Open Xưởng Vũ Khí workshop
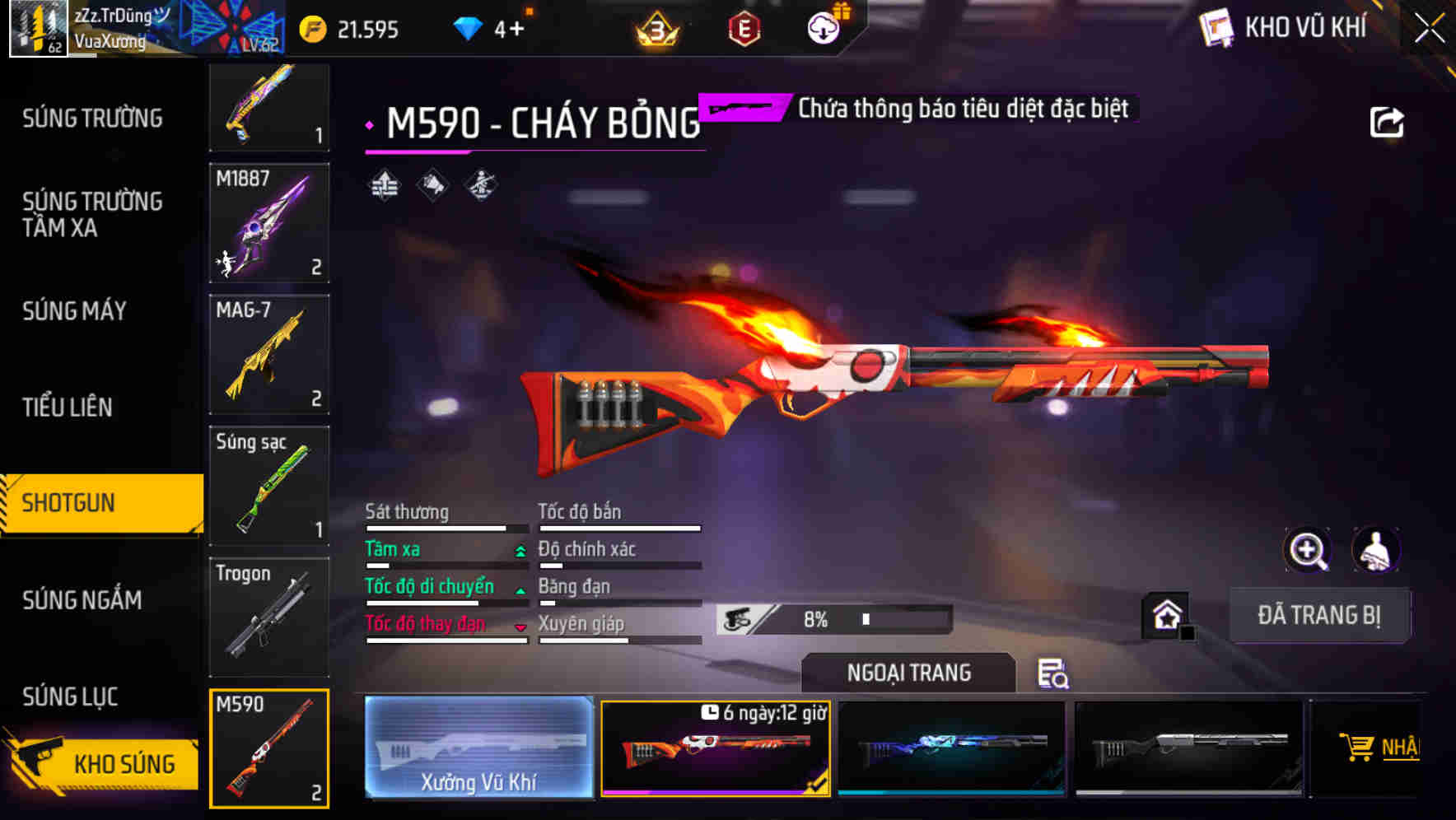The image size is (1456, 820). pyautogui.click(x=478, y=748)
